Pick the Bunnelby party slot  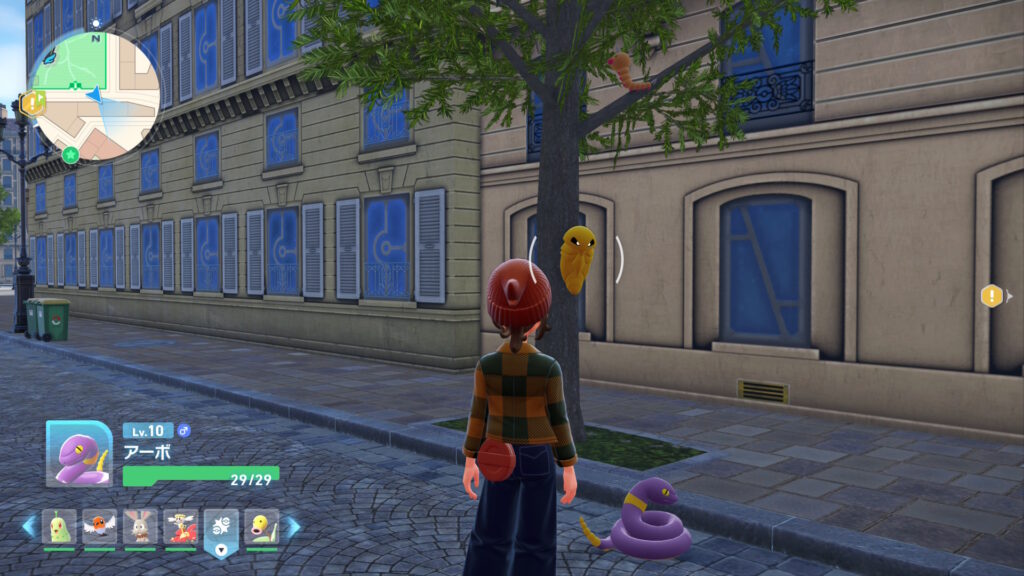point(140,526)
